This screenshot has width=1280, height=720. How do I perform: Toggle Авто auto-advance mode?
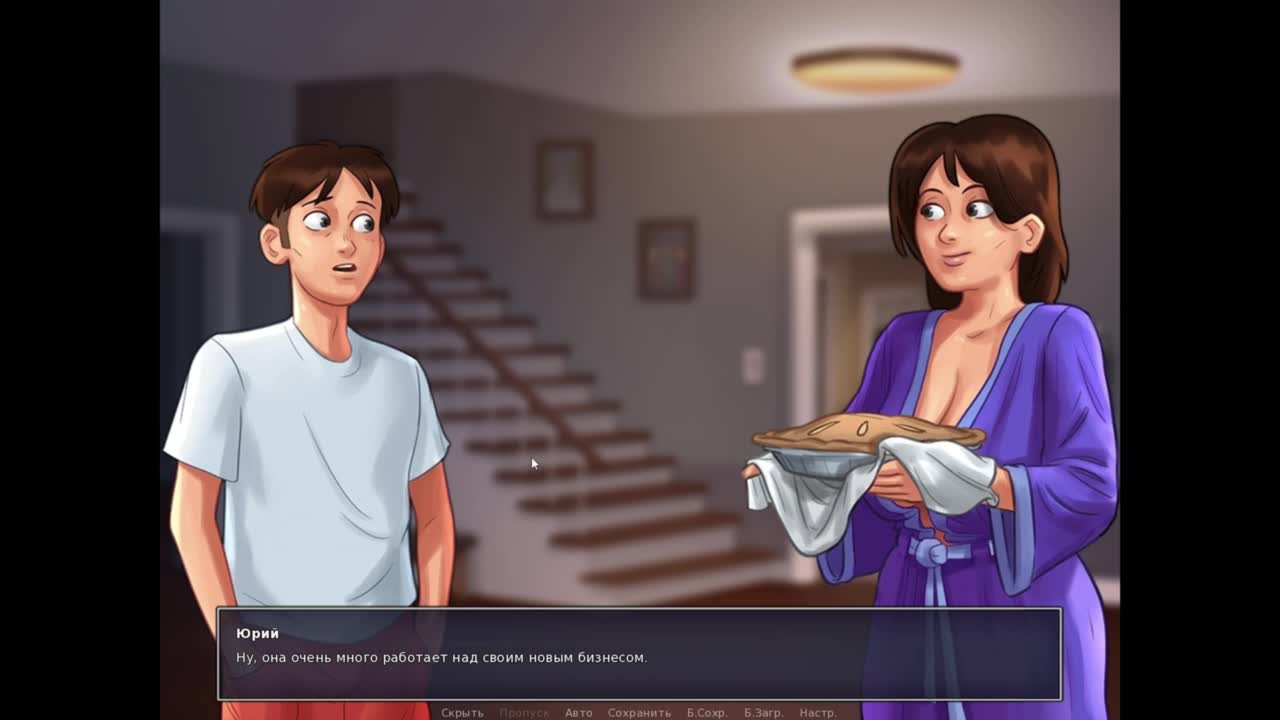pos(578,713)
